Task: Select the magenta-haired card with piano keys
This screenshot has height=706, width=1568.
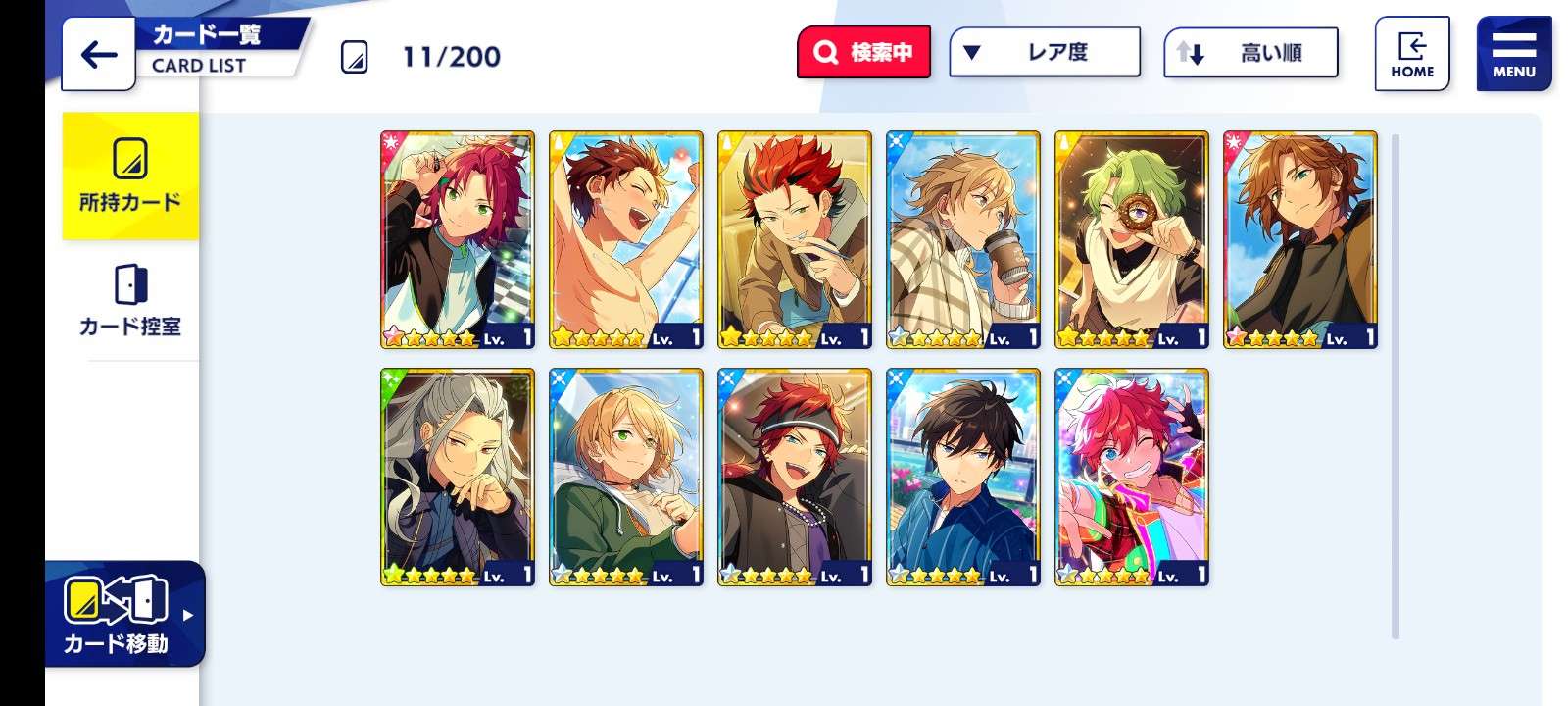Action: (x=458, y=239)
